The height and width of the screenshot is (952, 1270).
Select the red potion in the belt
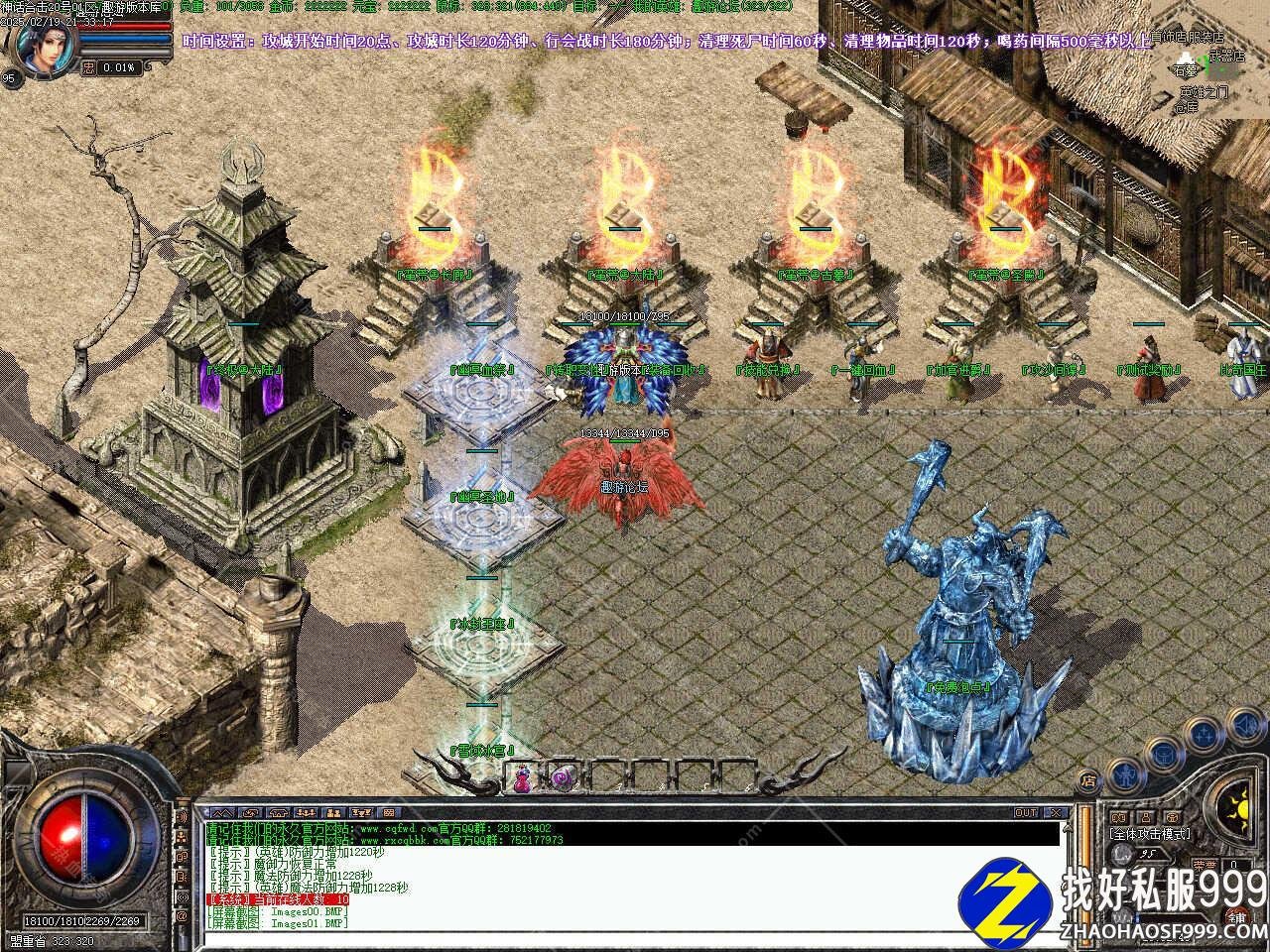[522, 779]
